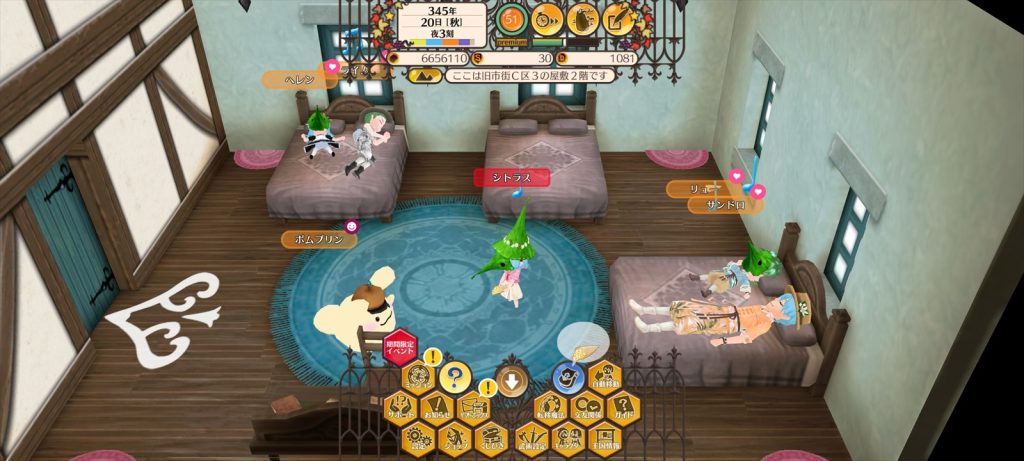
Task: Open the ギフトボックス gift box
Action: click(472, 406)
